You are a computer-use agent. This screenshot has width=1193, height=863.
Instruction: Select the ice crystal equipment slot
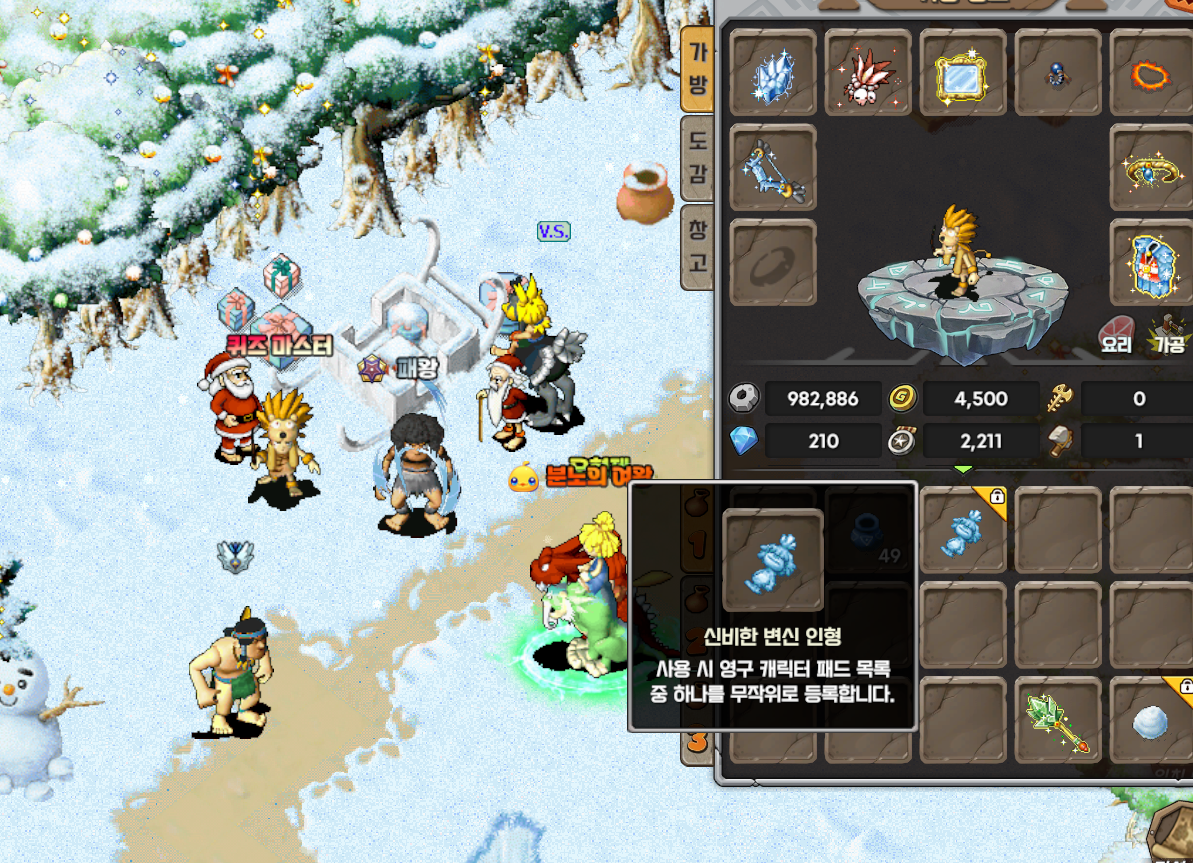[x=773, y=72]
